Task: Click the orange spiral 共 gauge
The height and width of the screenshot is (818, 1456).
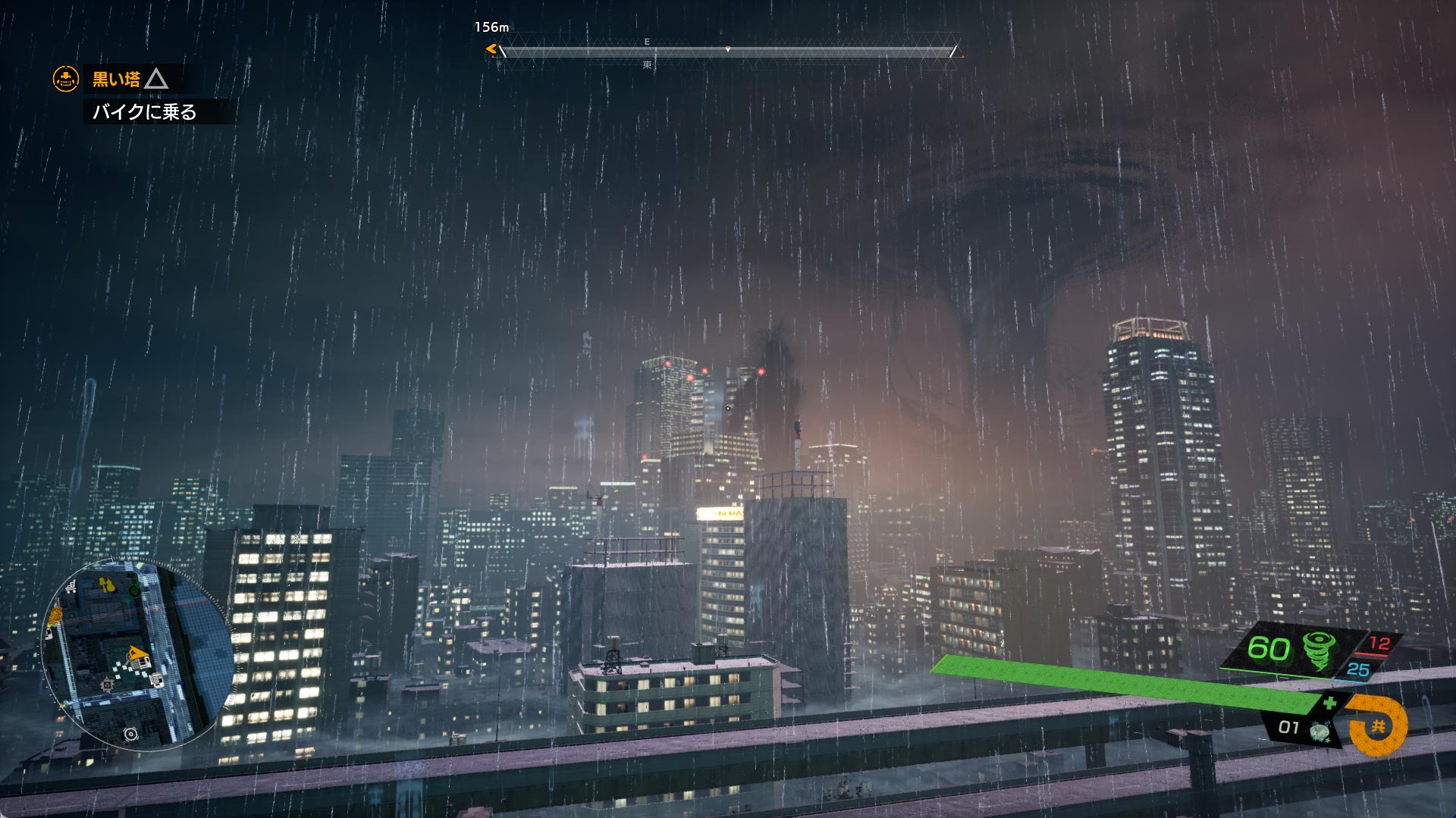Action: point(1378,726)
